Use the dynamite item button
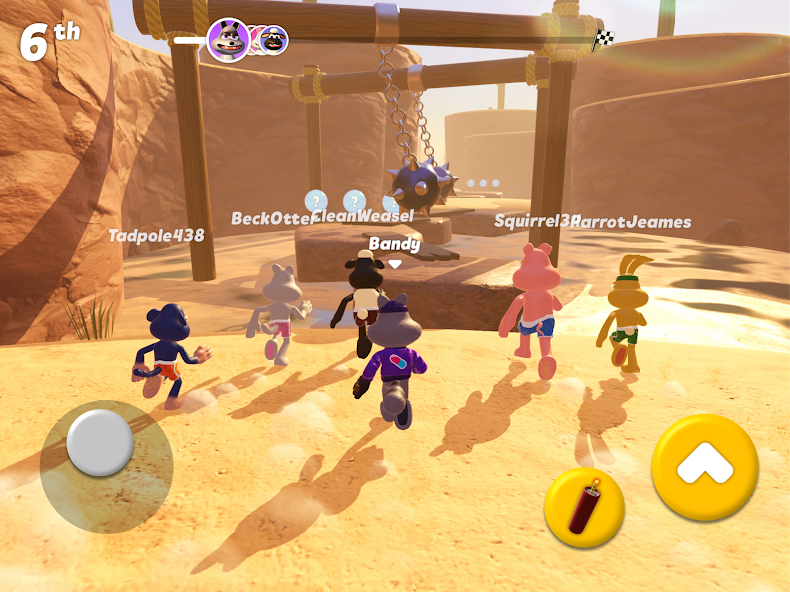Image resolution: width=790 pixels, height=592 pixels. pos(584,507)
